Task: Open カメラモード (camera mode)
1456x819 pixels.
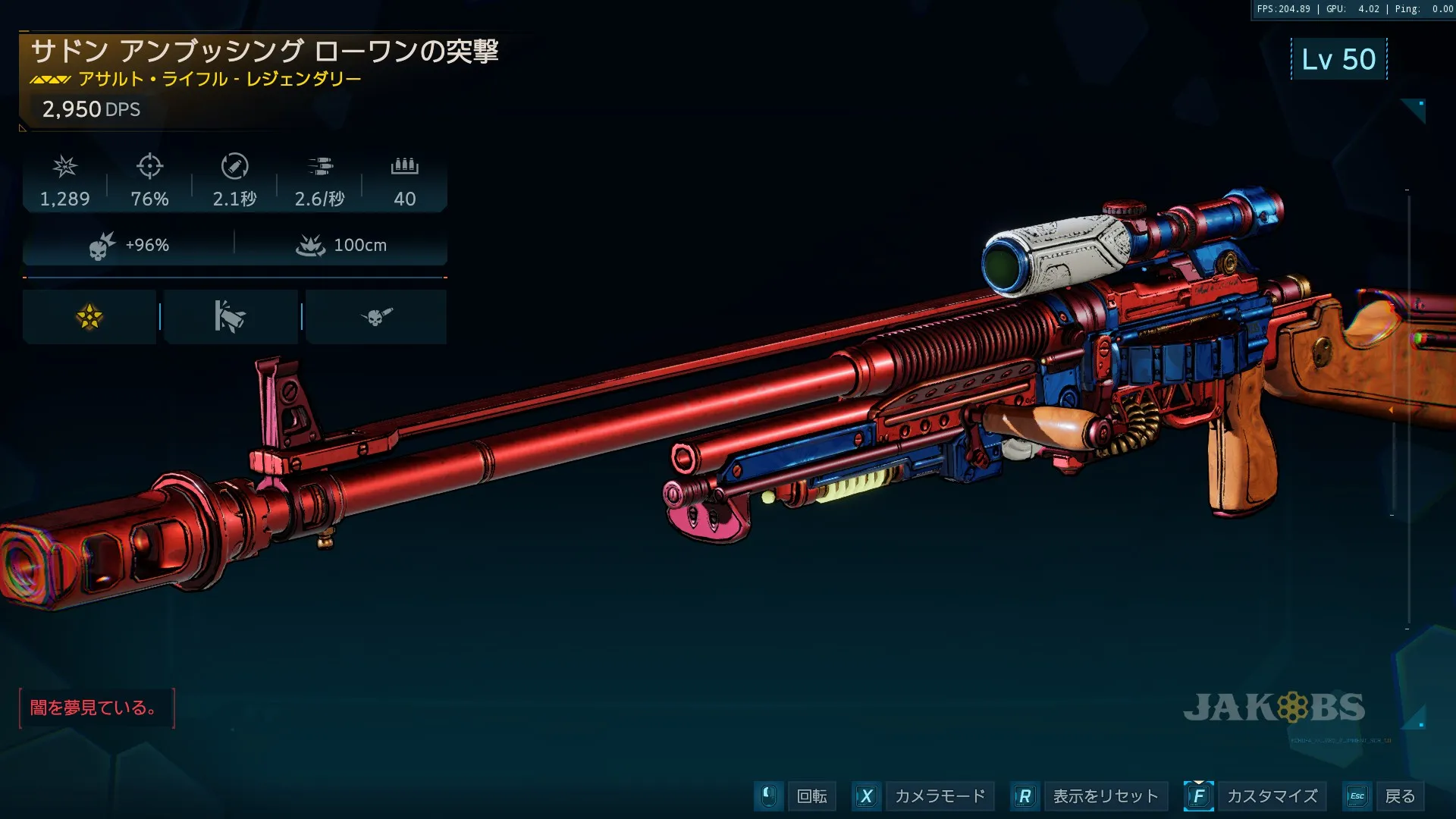Action: point(940,796)
